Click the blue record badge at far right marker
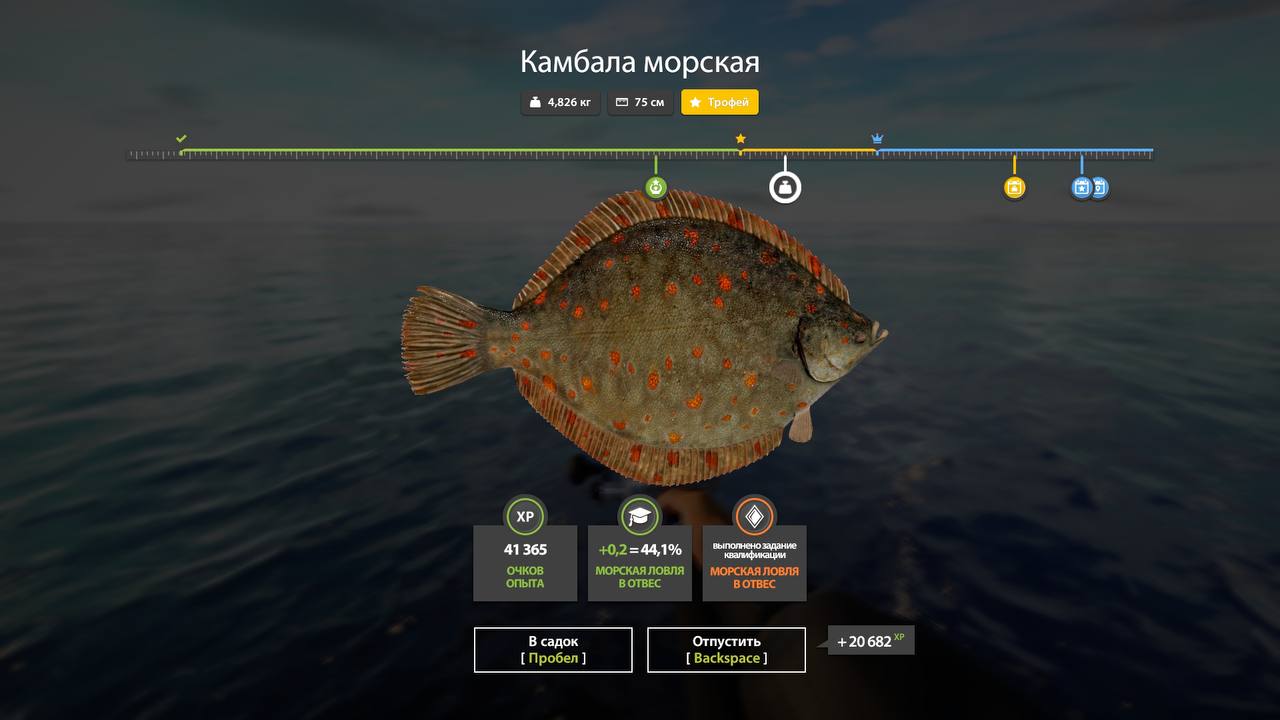 [x=1098, y=186]
